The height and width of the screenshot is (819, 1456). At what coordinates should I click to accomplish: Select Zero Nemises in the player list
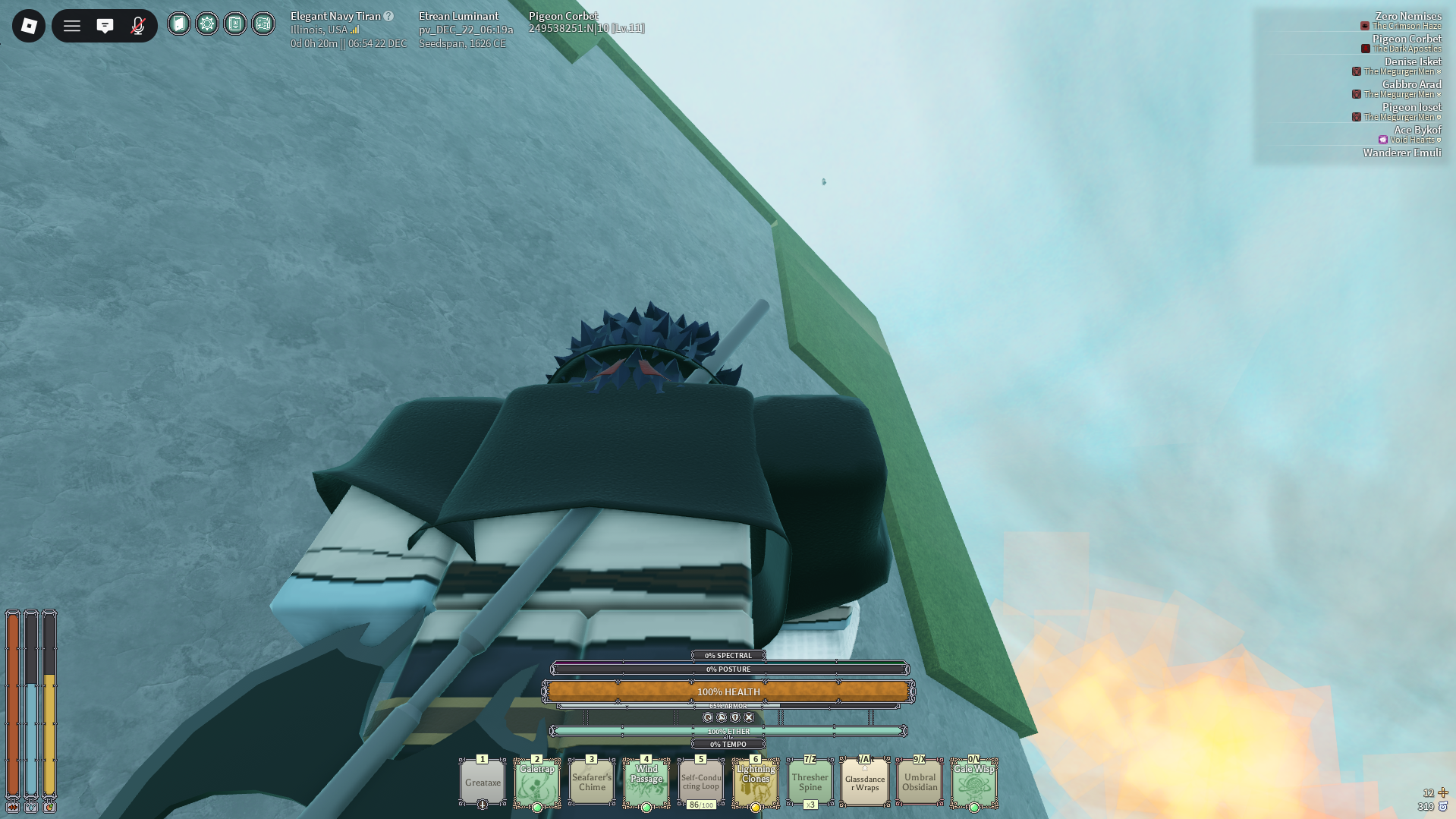click(x=1407, y=16)
